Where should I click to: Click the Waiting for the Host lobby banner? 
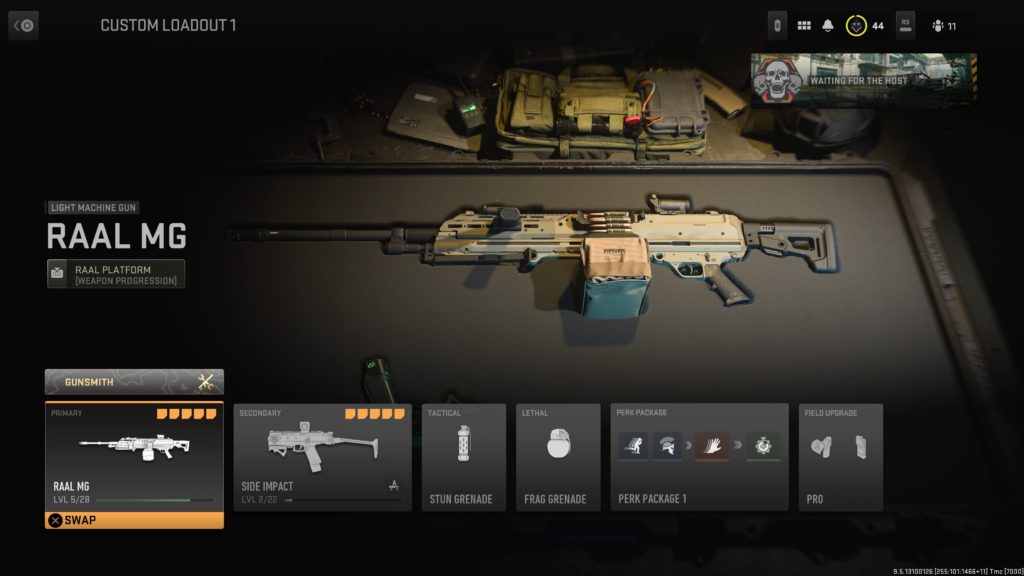(863, 80)
